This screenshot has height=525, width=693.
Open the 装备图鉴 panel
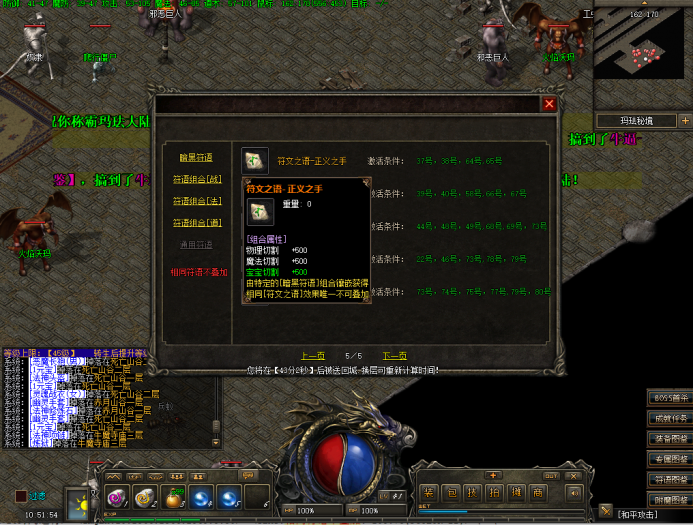point(669,438)
